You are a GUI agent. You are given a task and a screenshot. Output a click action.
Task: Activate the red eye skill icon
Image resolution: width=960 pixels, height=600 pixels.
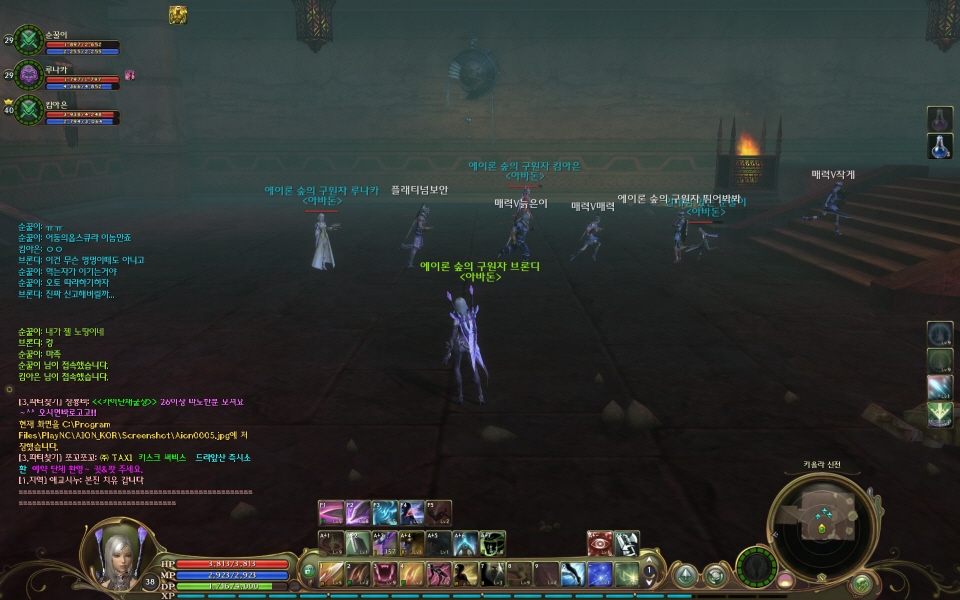click(x=599, y=543)
